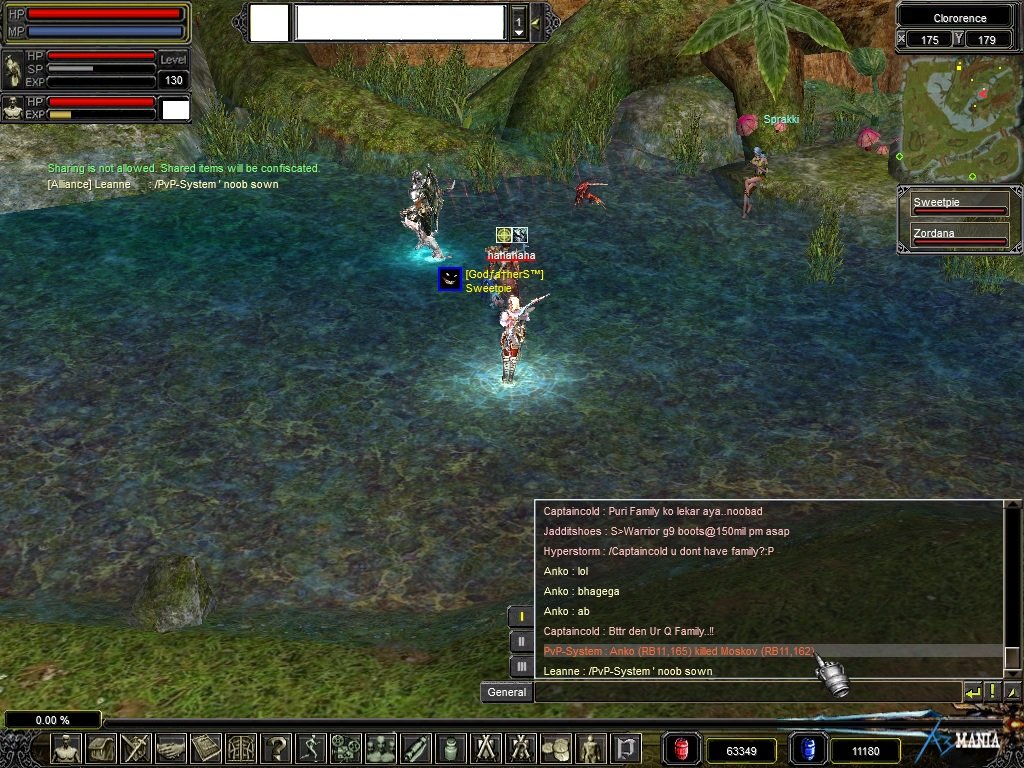
Task: Send chat with the enter arrow button
Action: (972, 692)
